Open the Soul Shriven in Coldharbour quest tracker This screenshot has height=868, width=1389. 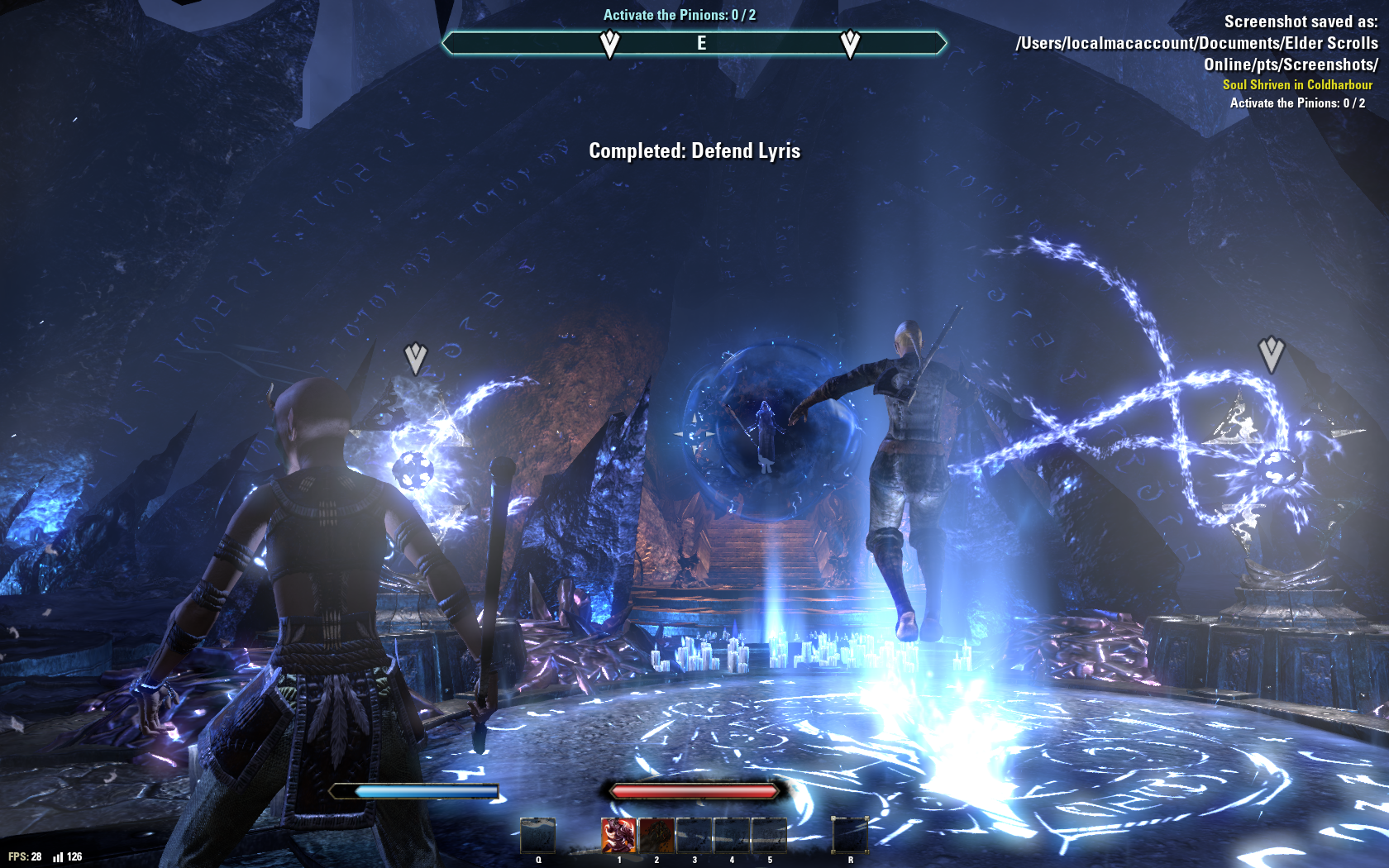(x=1296, y=84)
